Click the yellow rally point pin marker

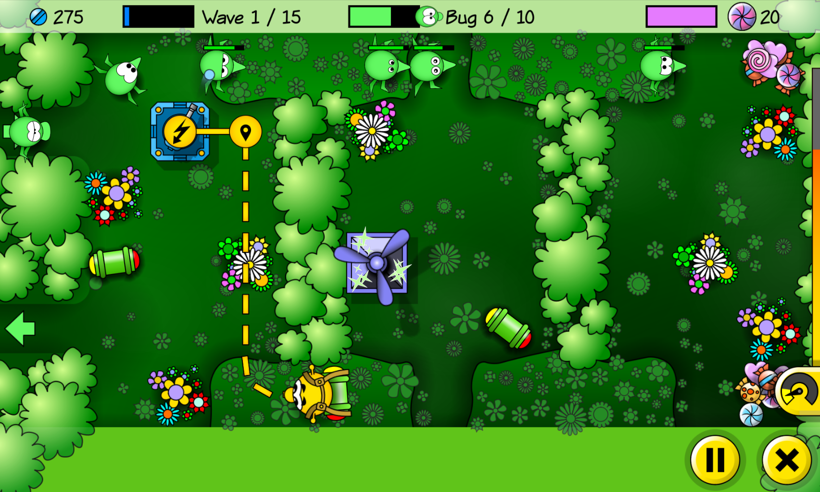coord(245,131)
